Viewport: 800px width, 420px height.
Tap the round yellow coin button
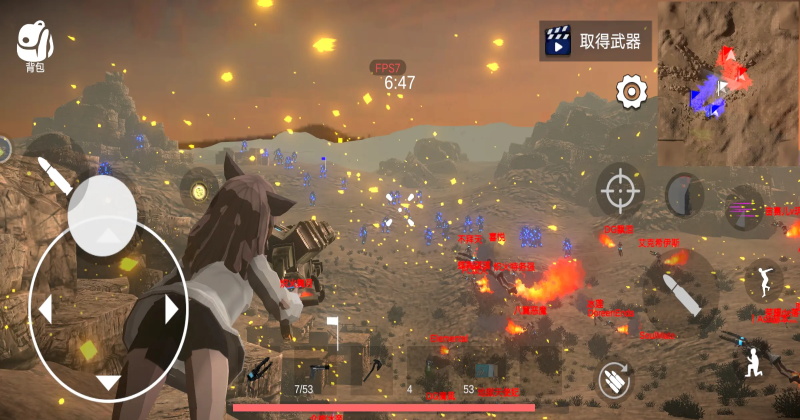coord(199,188)
